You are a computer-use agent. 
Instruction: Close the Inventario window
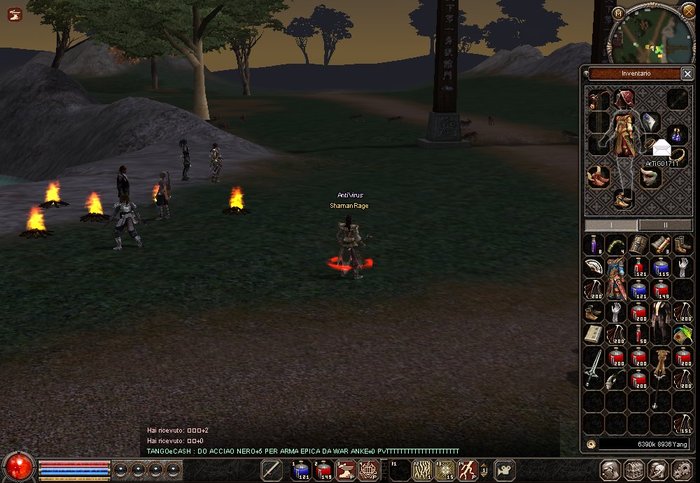(686, 73)
